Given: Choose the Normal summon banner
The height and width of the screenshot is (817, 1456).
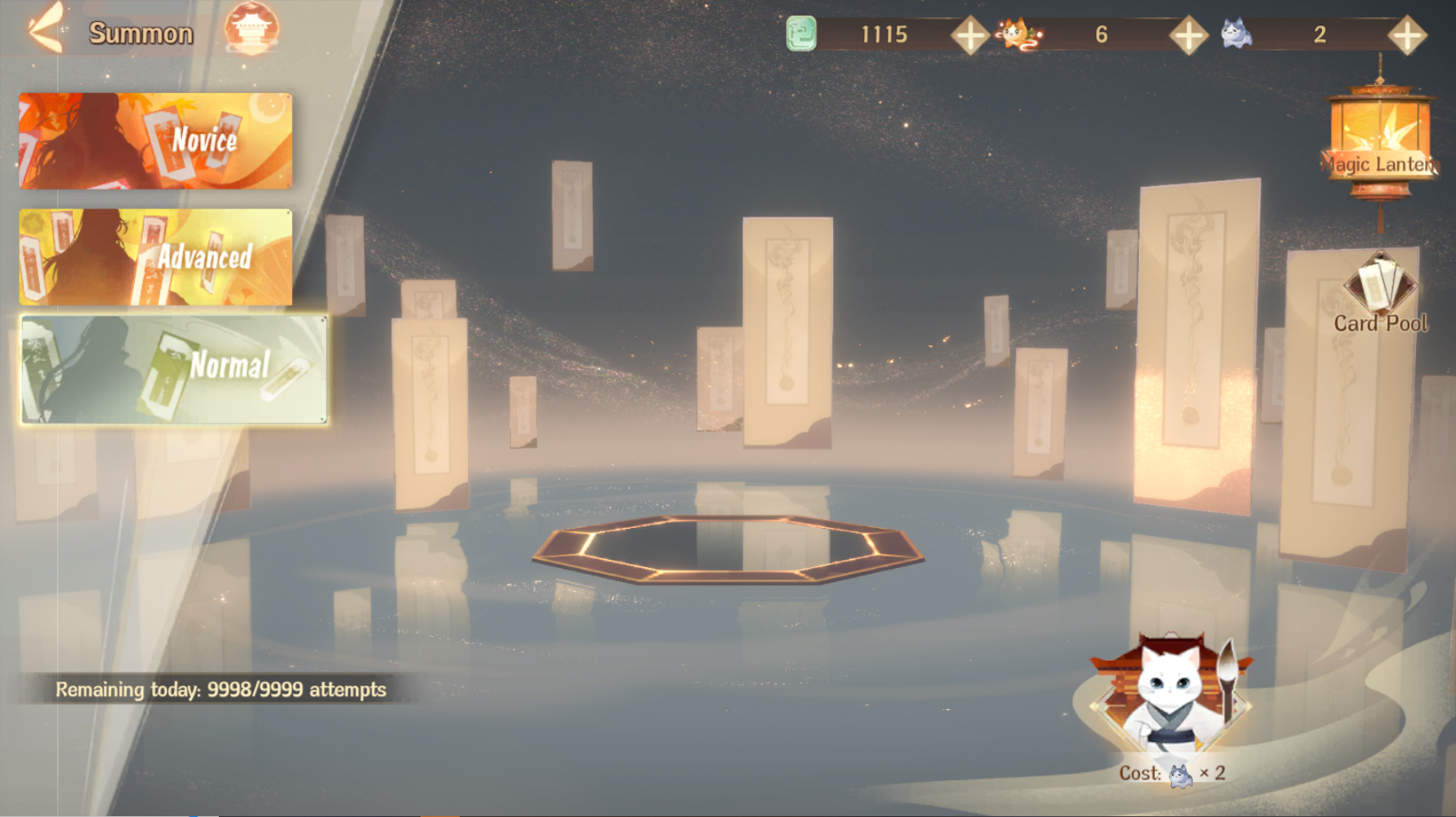Looking at the screenshot, I should click(174, 369).
